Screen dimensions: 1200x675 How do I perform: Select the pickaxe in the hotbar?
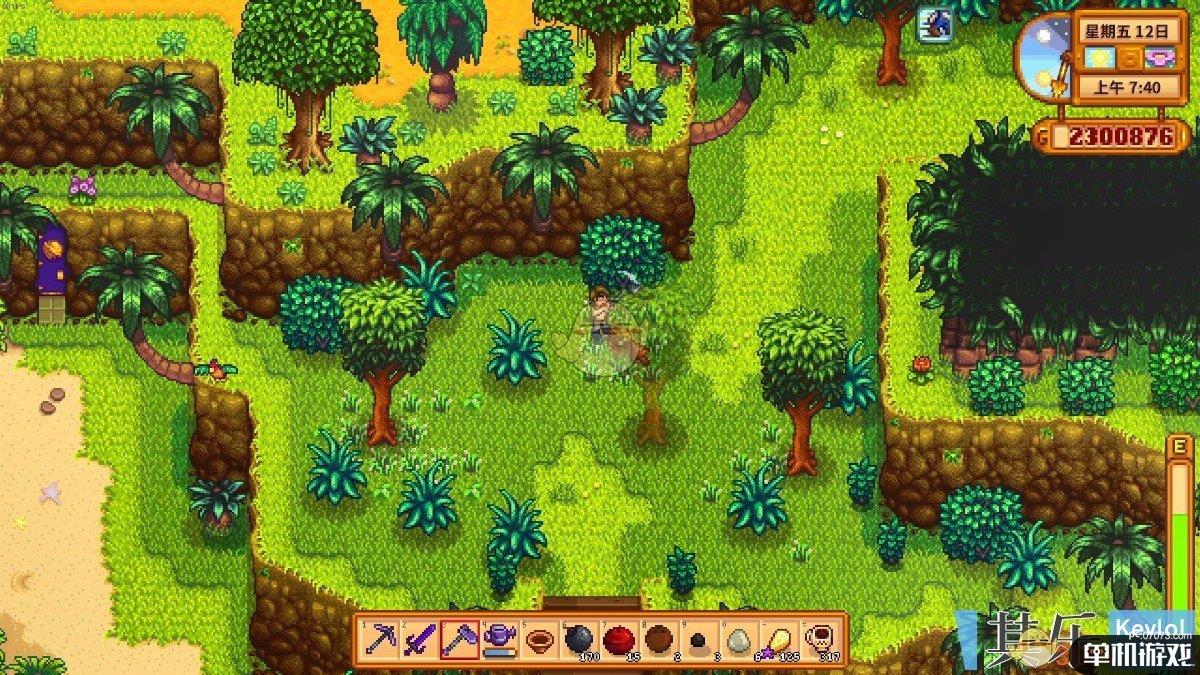380,638
